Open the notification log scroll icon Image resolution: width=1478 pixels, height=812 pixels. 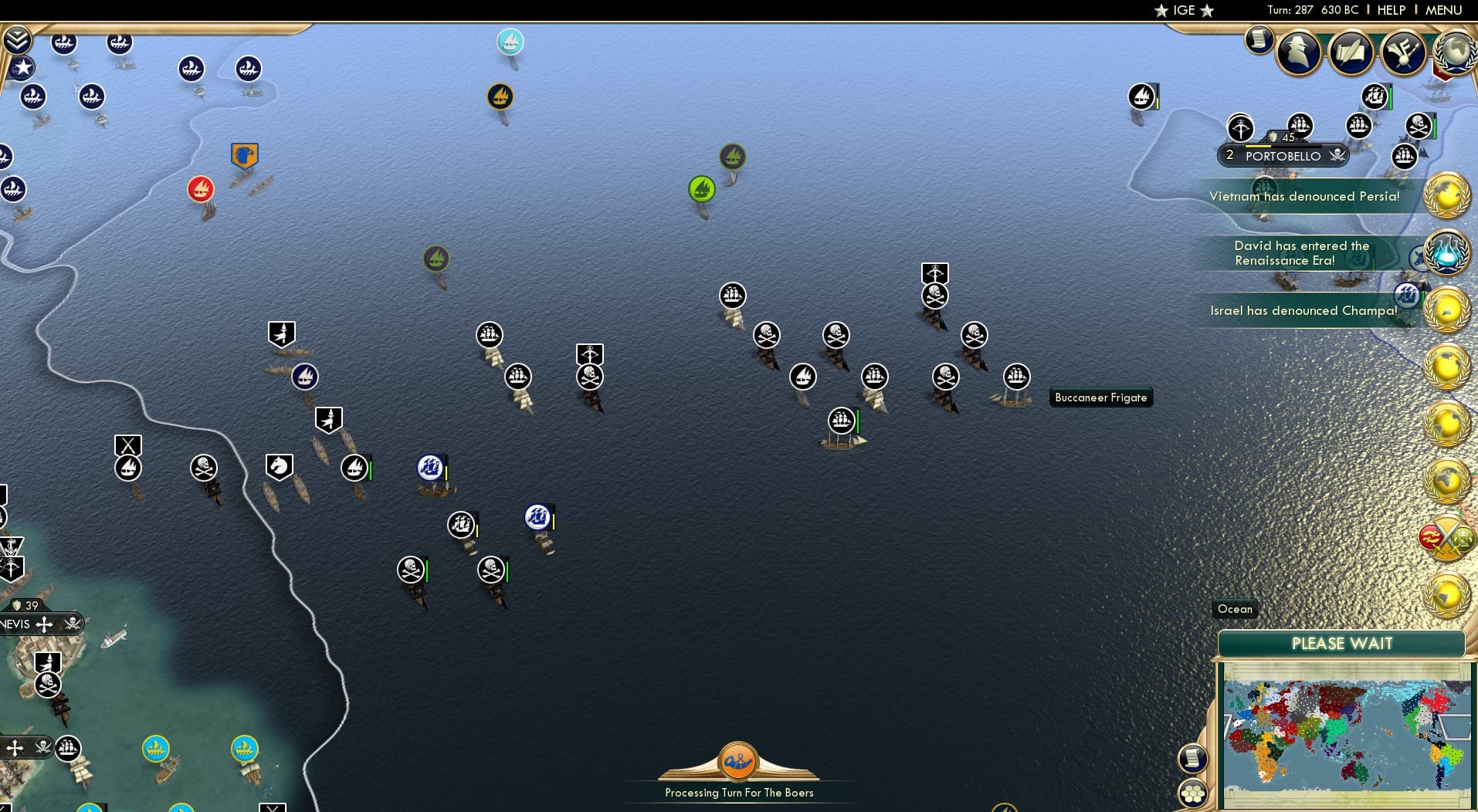point(1258,40)
